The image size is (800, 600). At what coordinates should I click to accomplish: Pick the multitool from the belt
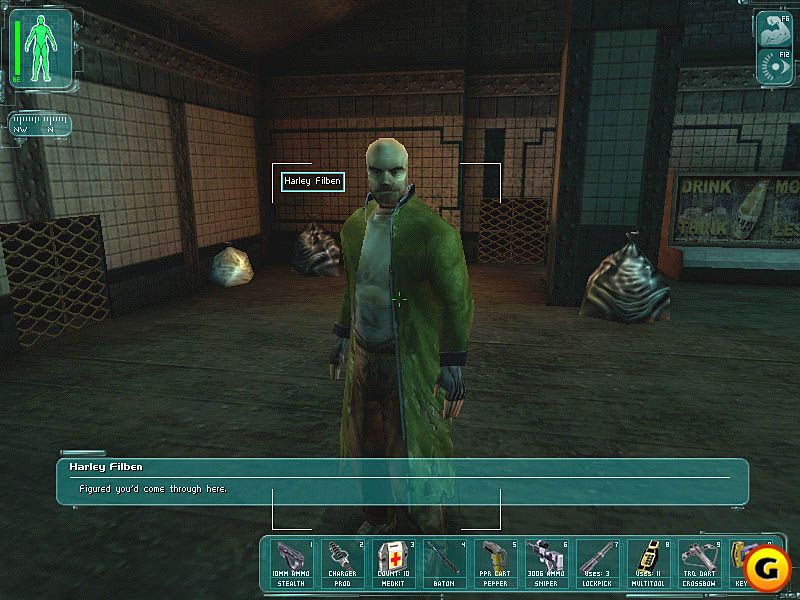point(647,563)
